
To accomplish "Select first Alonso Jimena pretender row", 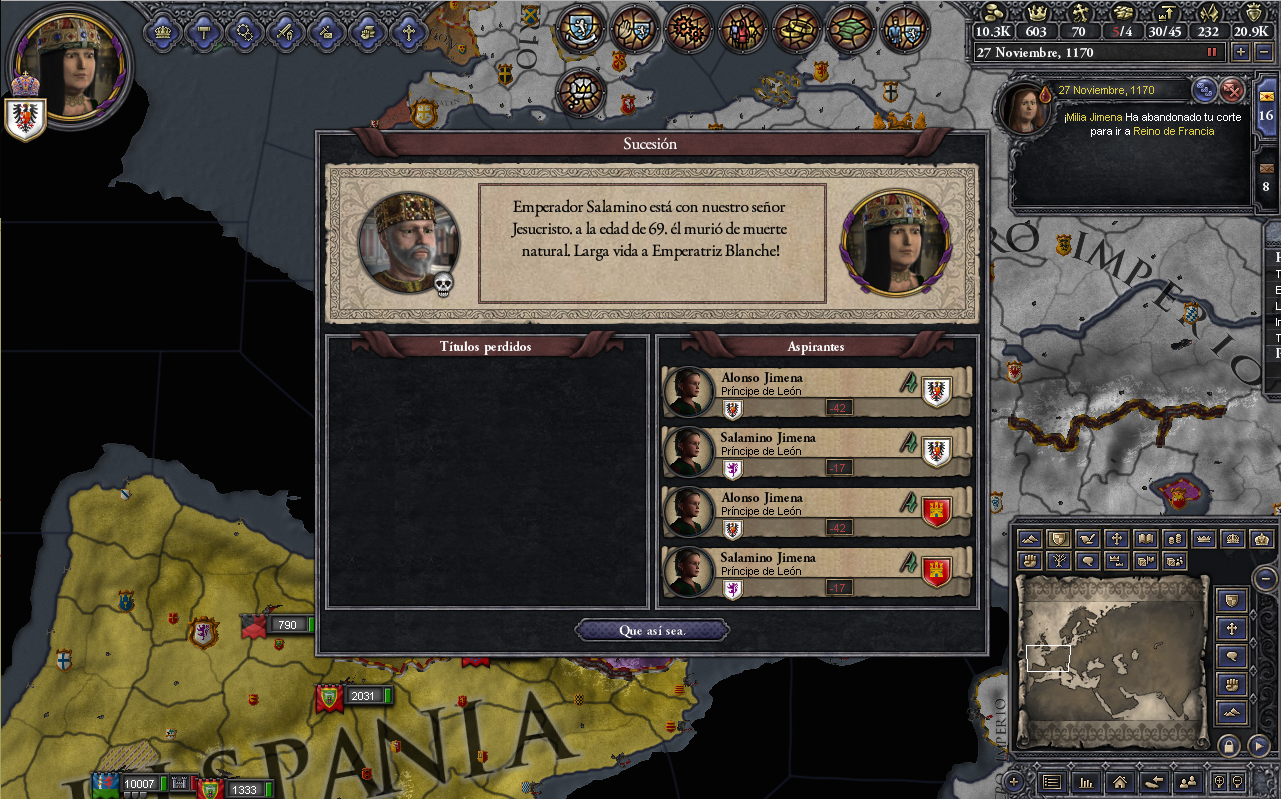I will pyautogui.click(x=816, y=392).
